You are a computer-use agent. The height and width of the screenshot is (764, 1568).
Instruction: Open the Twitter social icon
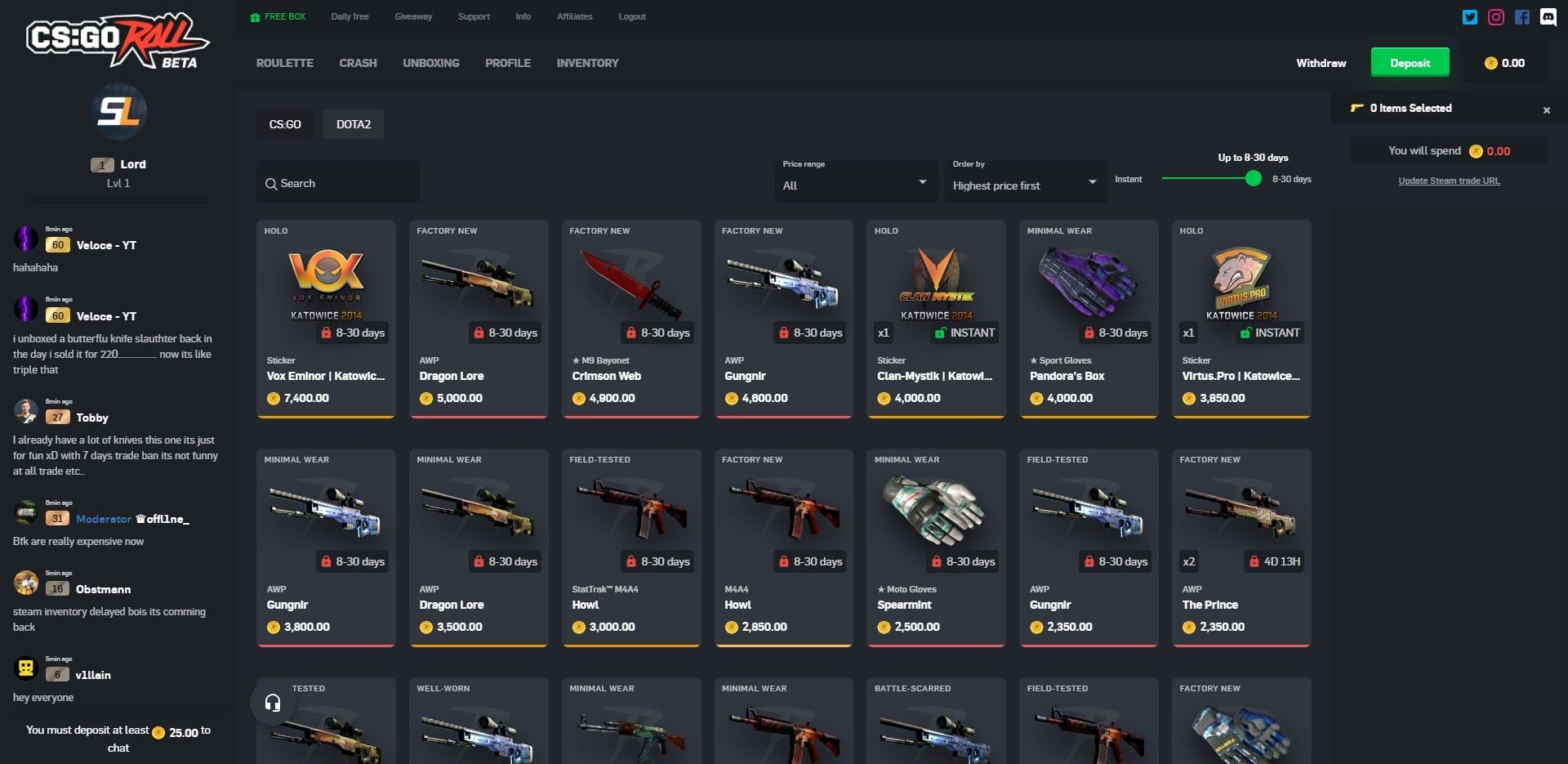click(x=1470, y=16)
